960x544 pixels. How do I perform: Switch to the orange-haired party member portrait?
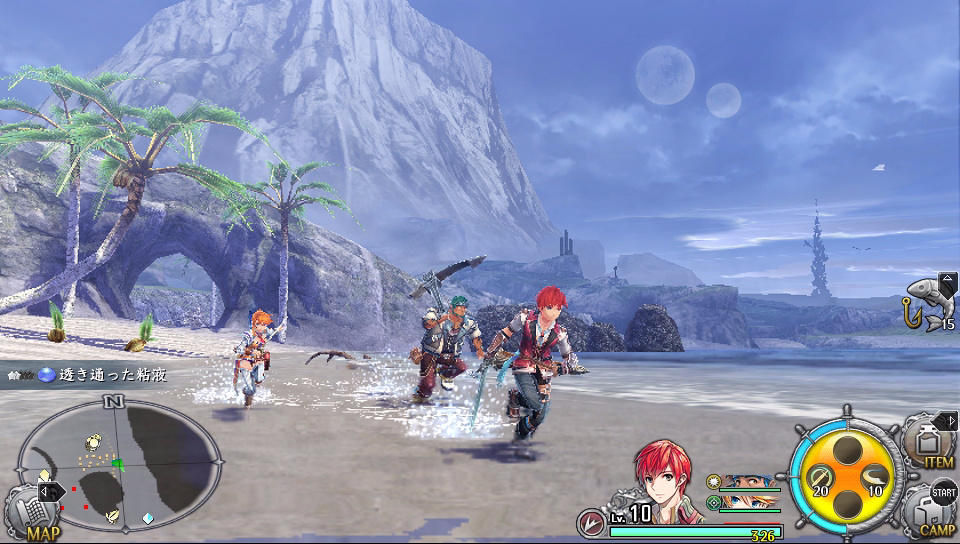coord(749,501)
